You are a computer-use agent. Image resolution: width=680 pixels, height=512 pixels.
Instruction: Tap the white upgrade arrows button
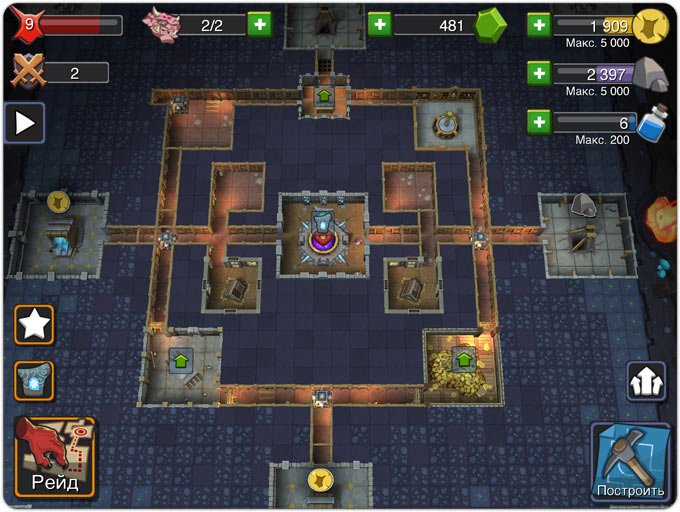coord(646,381)
